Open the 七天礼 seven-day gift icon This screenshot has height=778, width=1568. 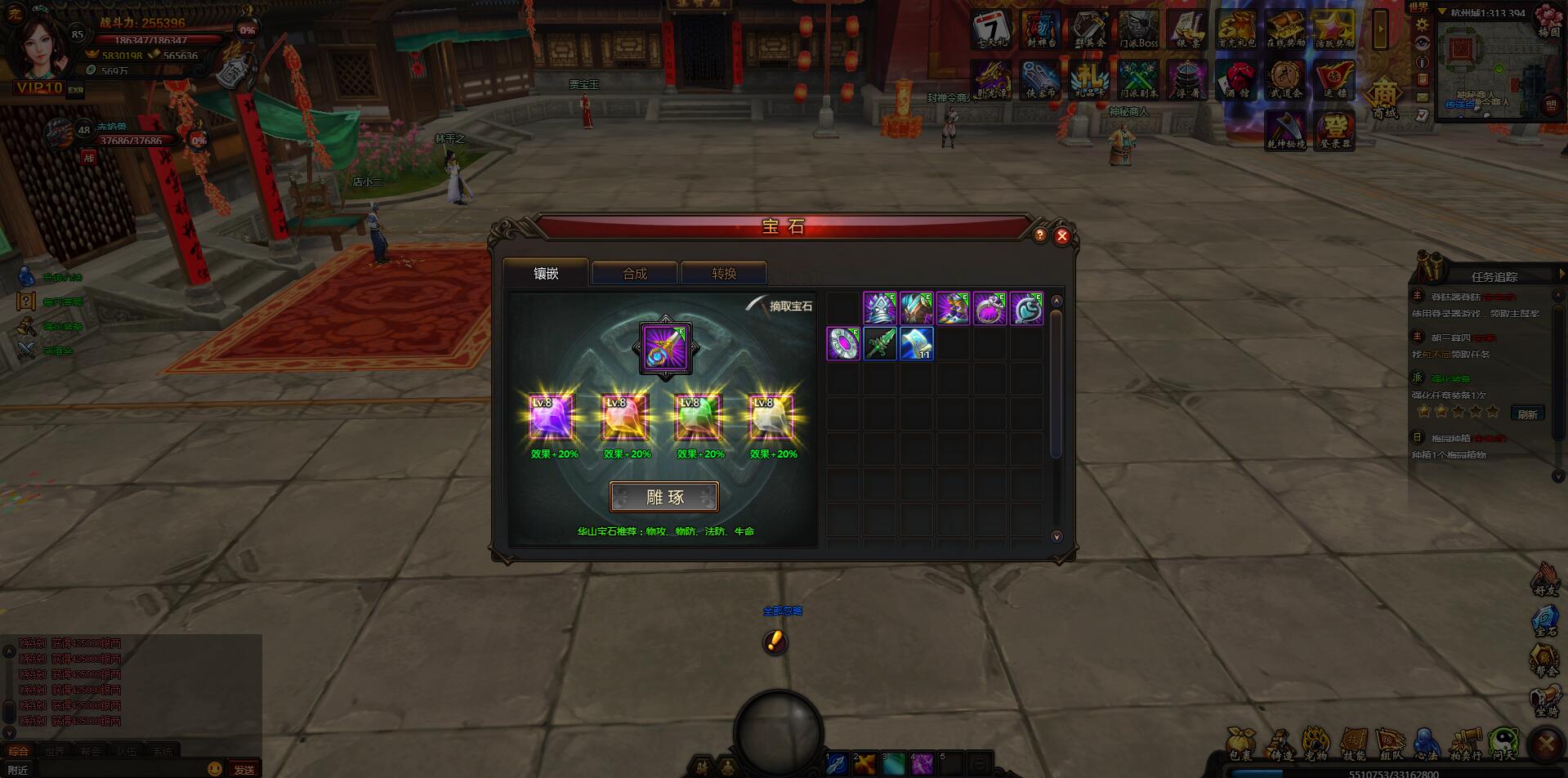point(991,30)
